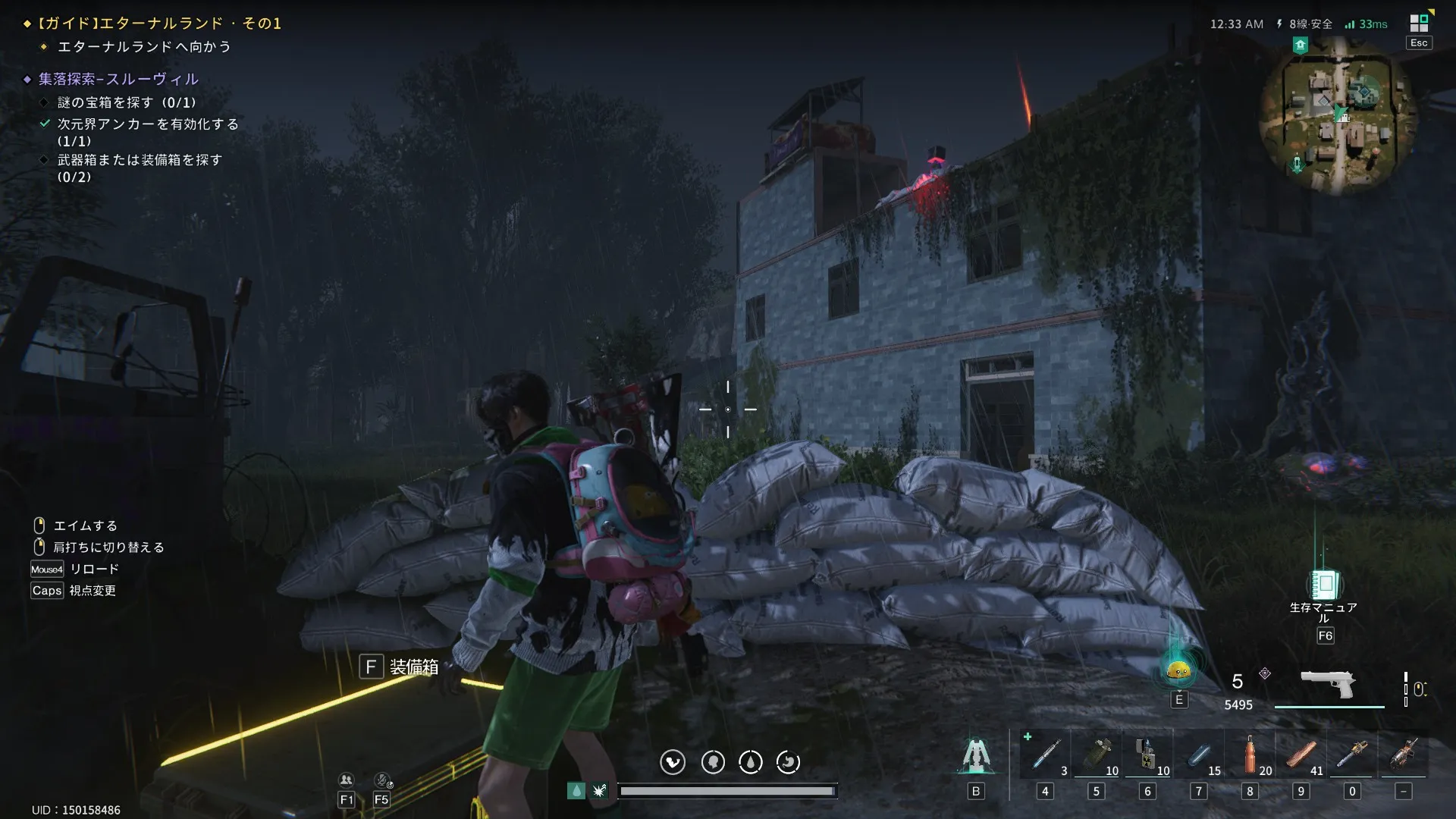
Task: Select the 集落探索-スルーヴィル objective tracker
Action: click(118, 79)
